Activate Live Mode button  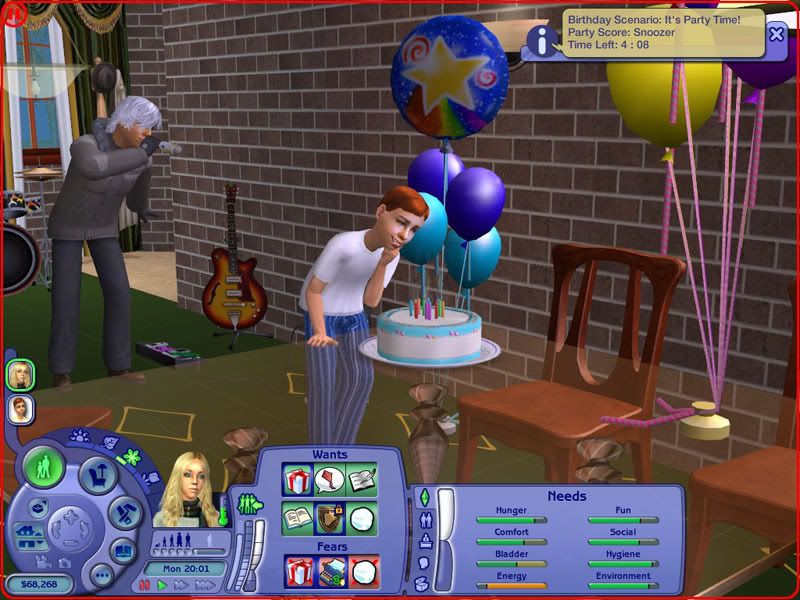[43, 467]
